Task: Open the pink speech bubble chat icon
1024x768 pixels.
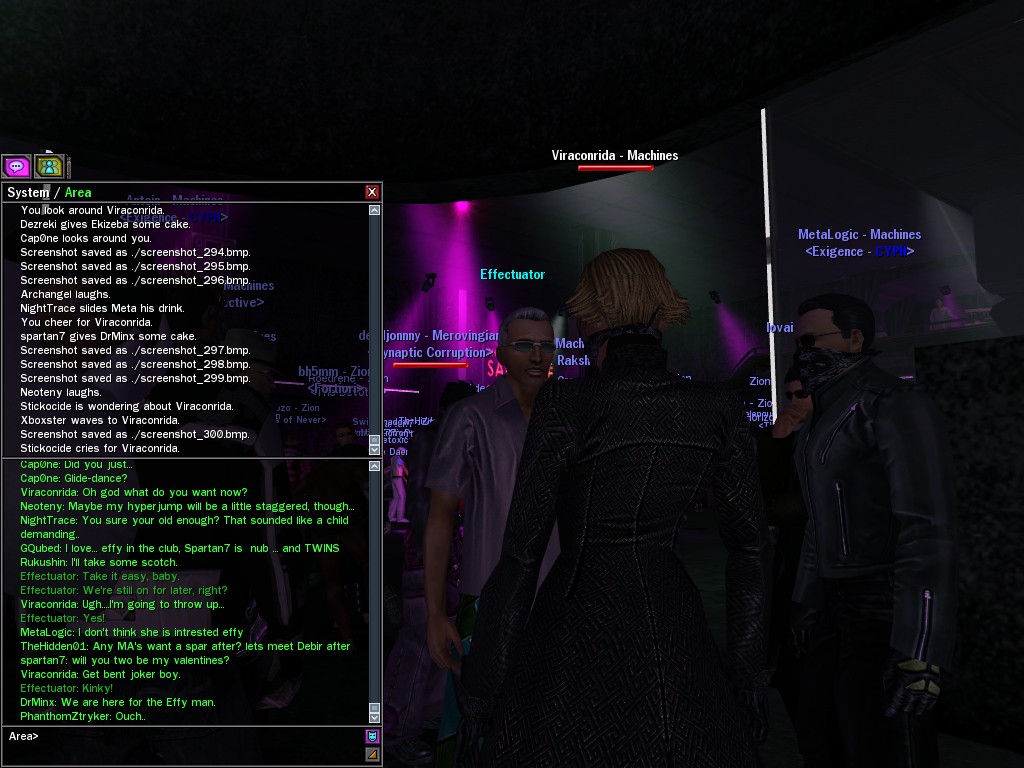Action: click(16, 166)
